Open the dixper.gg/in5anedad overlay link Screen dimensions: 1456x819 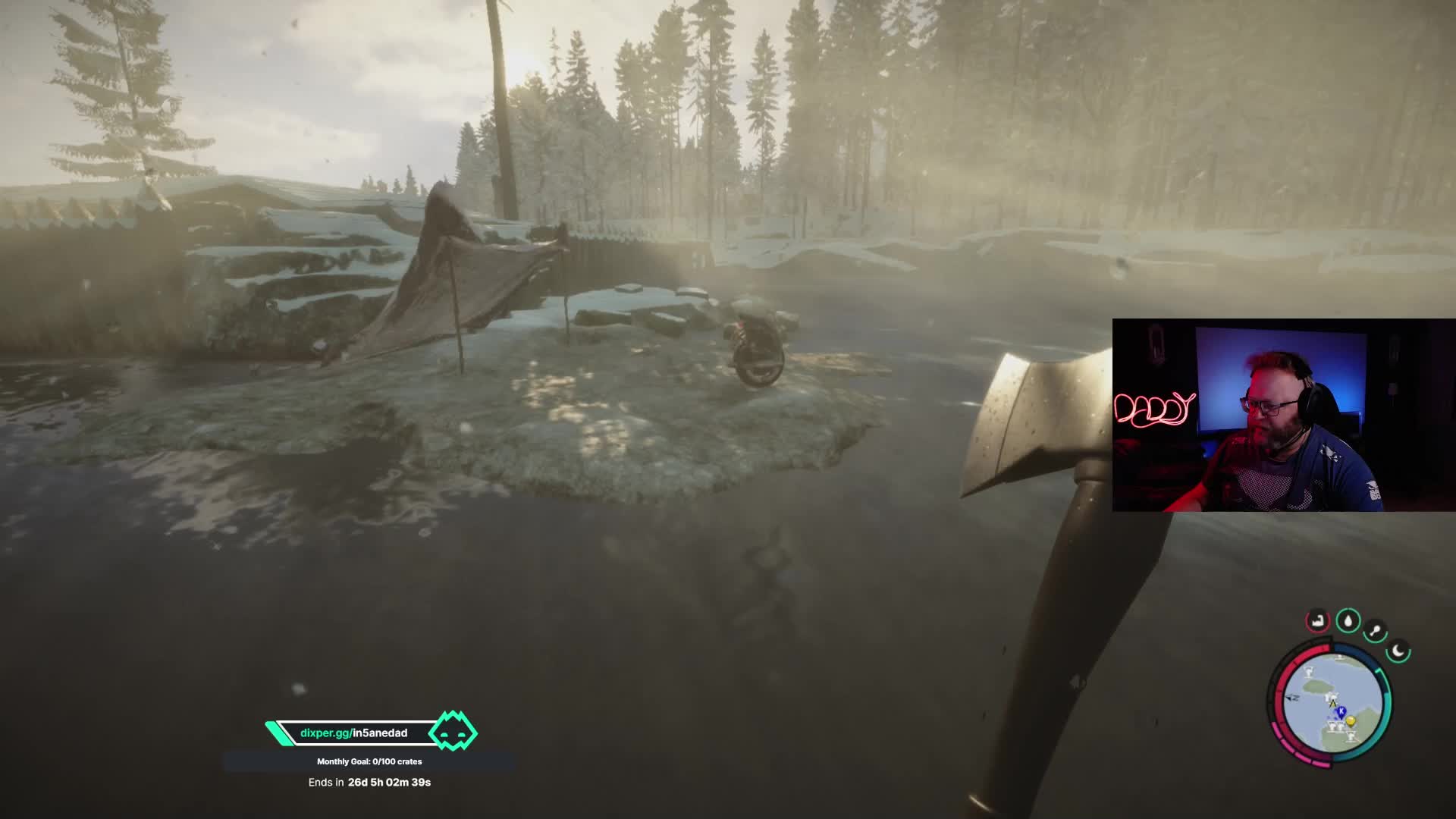point(354,733)
